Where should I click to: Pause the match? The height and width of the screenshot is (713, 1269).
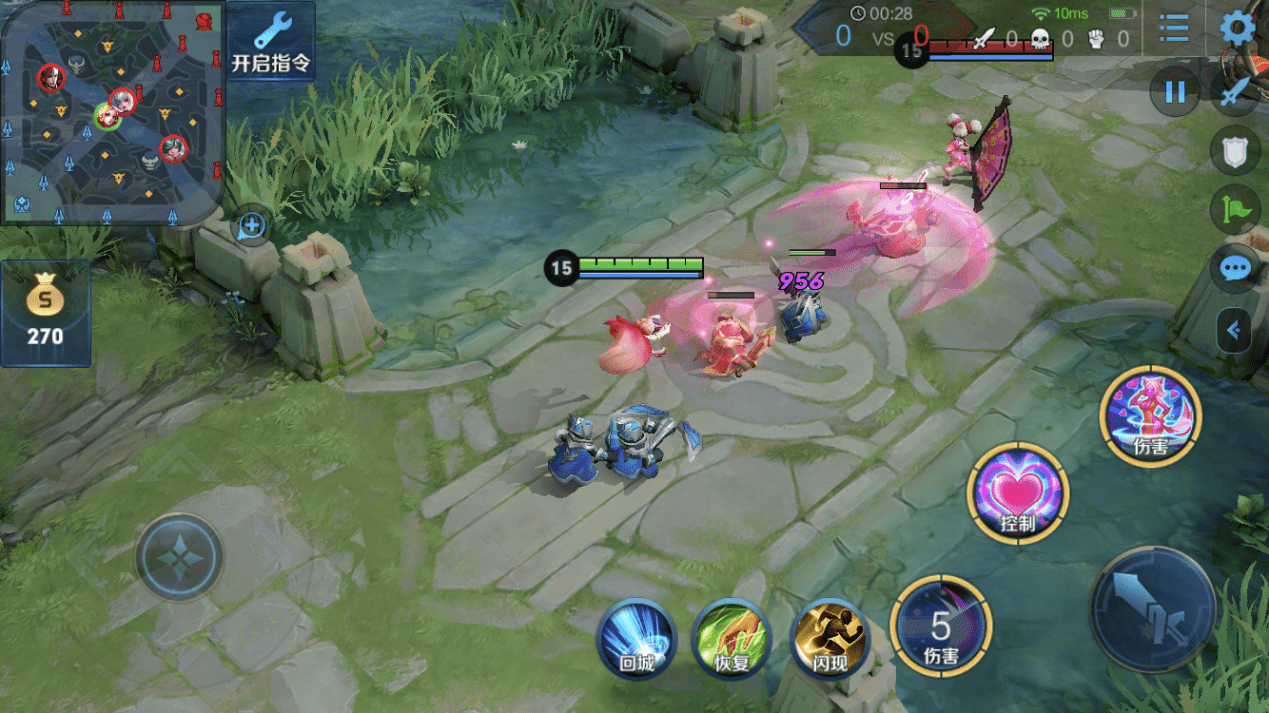pyautogui.click(x=1175, y=92)
